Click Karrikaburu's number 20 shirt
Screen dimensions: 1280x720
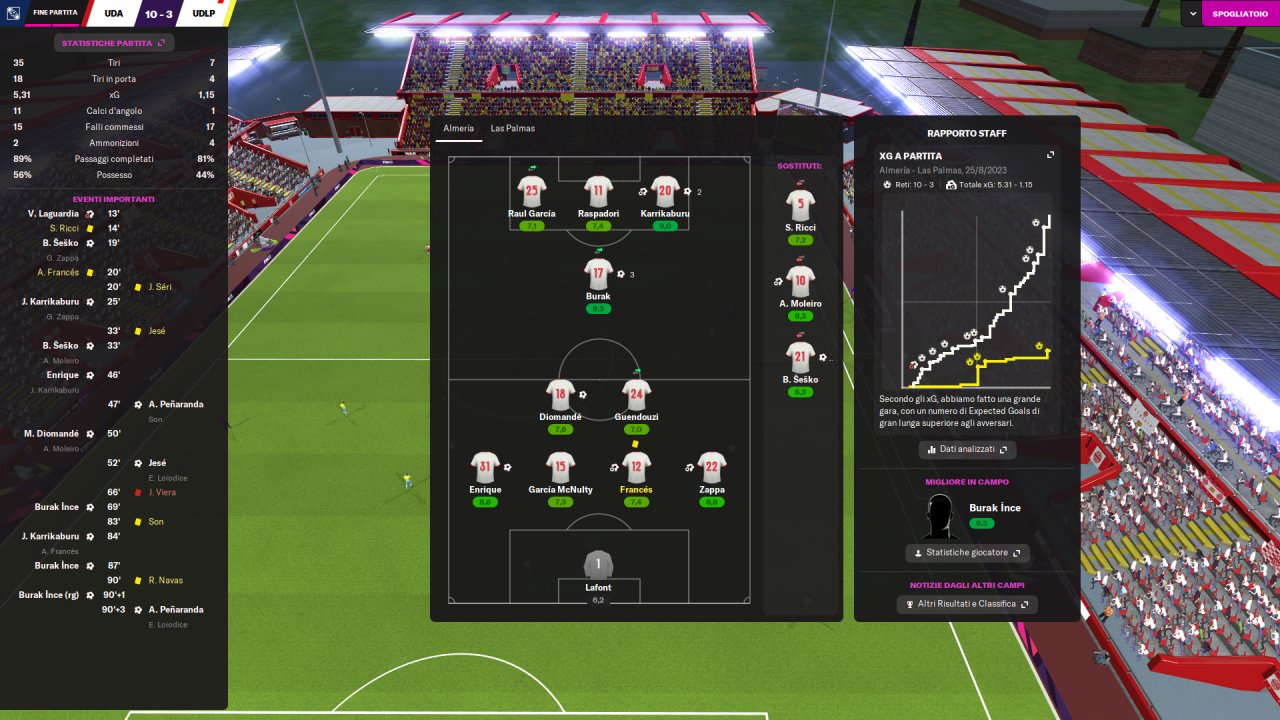(665, 189)
